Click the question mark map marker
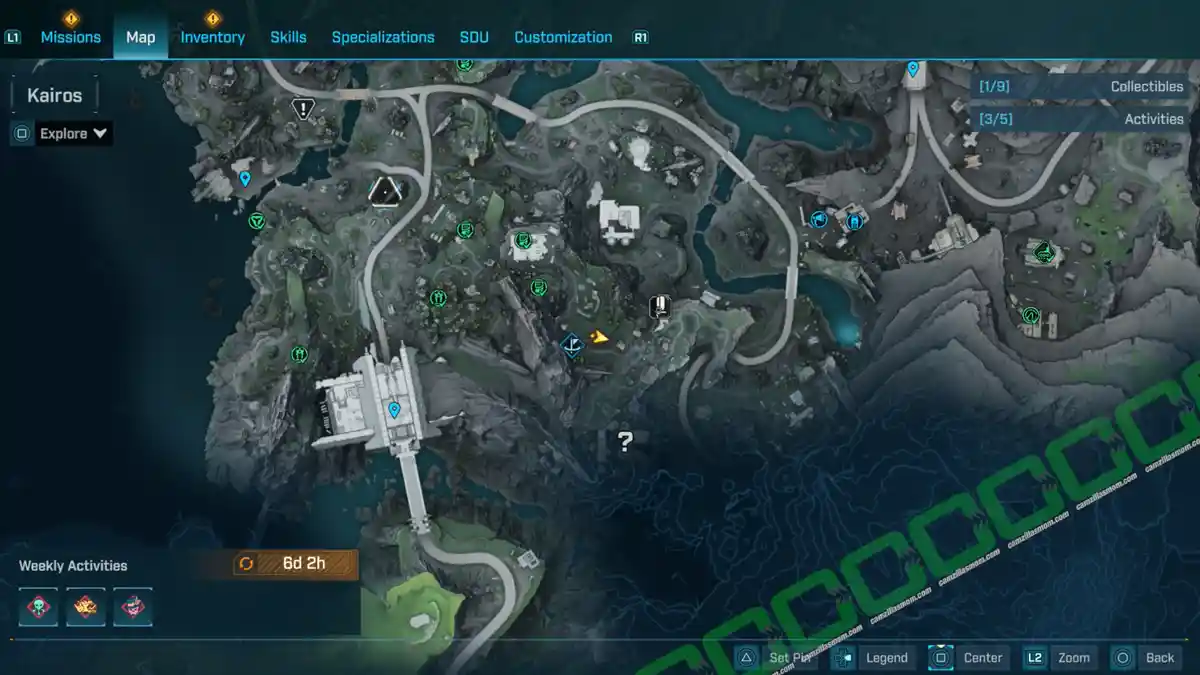The height and width of the screenshot is (675, 1200). [626, 439]
